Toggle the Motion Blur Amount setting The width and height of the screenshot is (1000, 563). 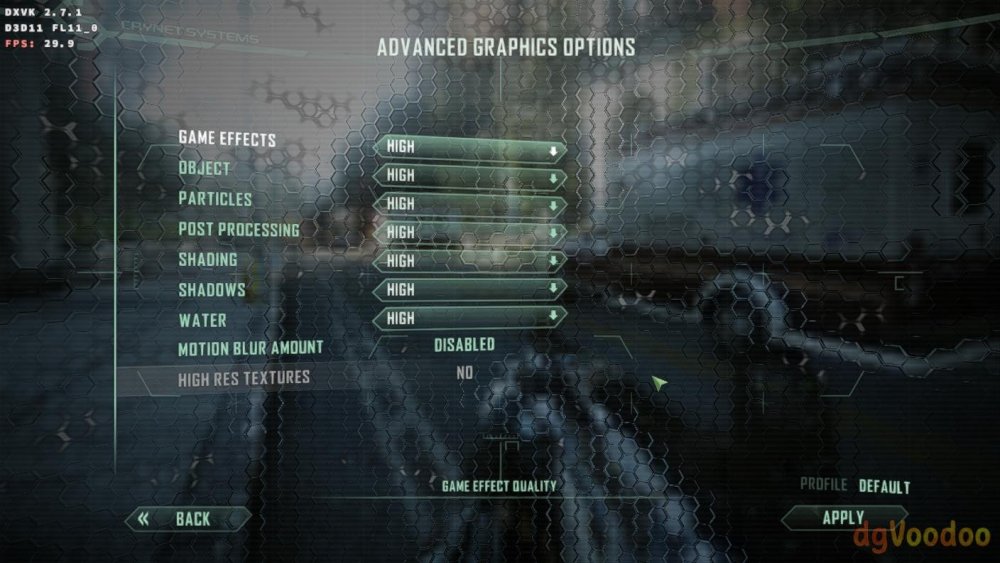tap(464, 345)
